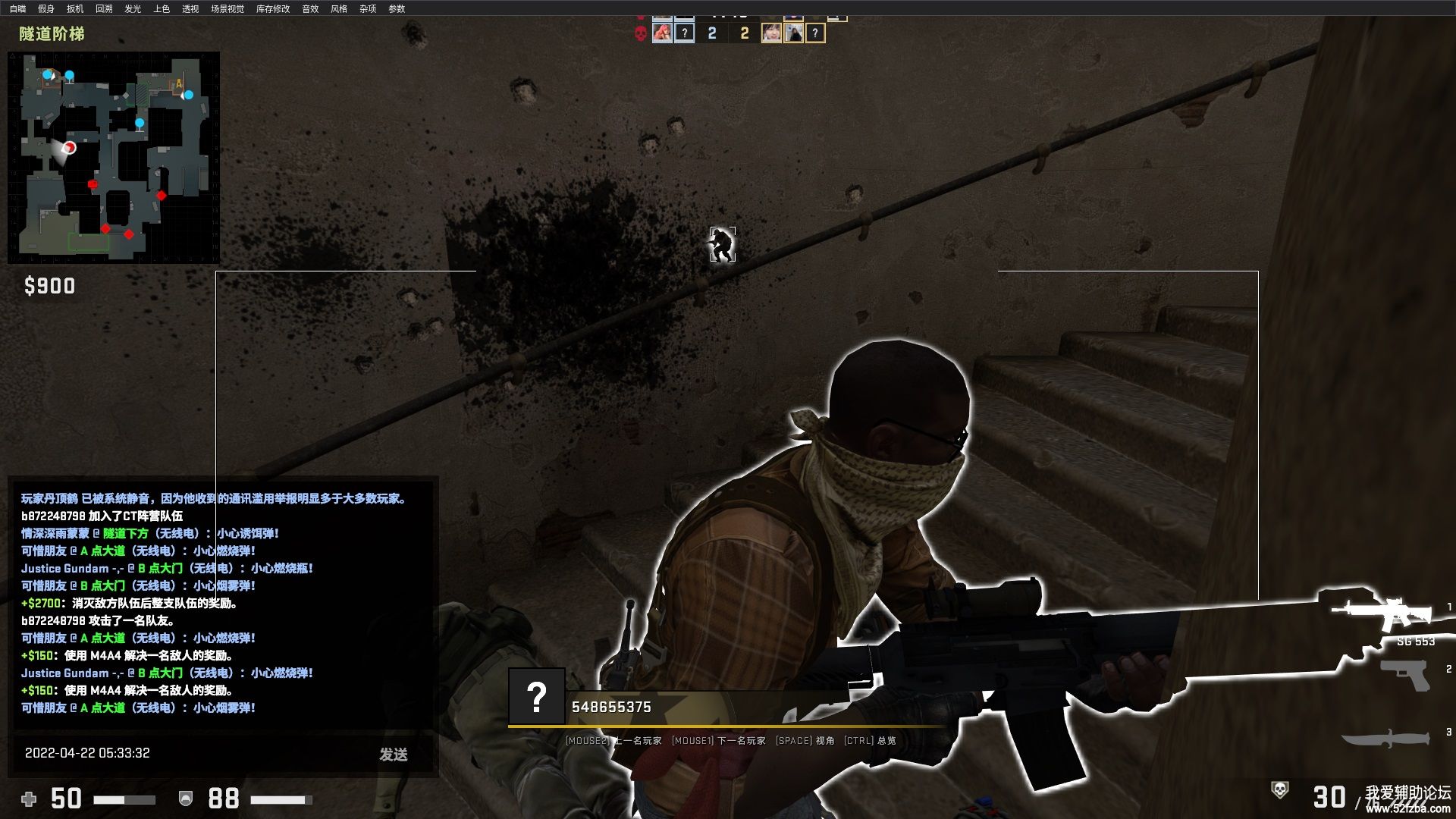Open the 假身 menu
The width and height of the screenshot is (1456, 819).
(46, 9)
